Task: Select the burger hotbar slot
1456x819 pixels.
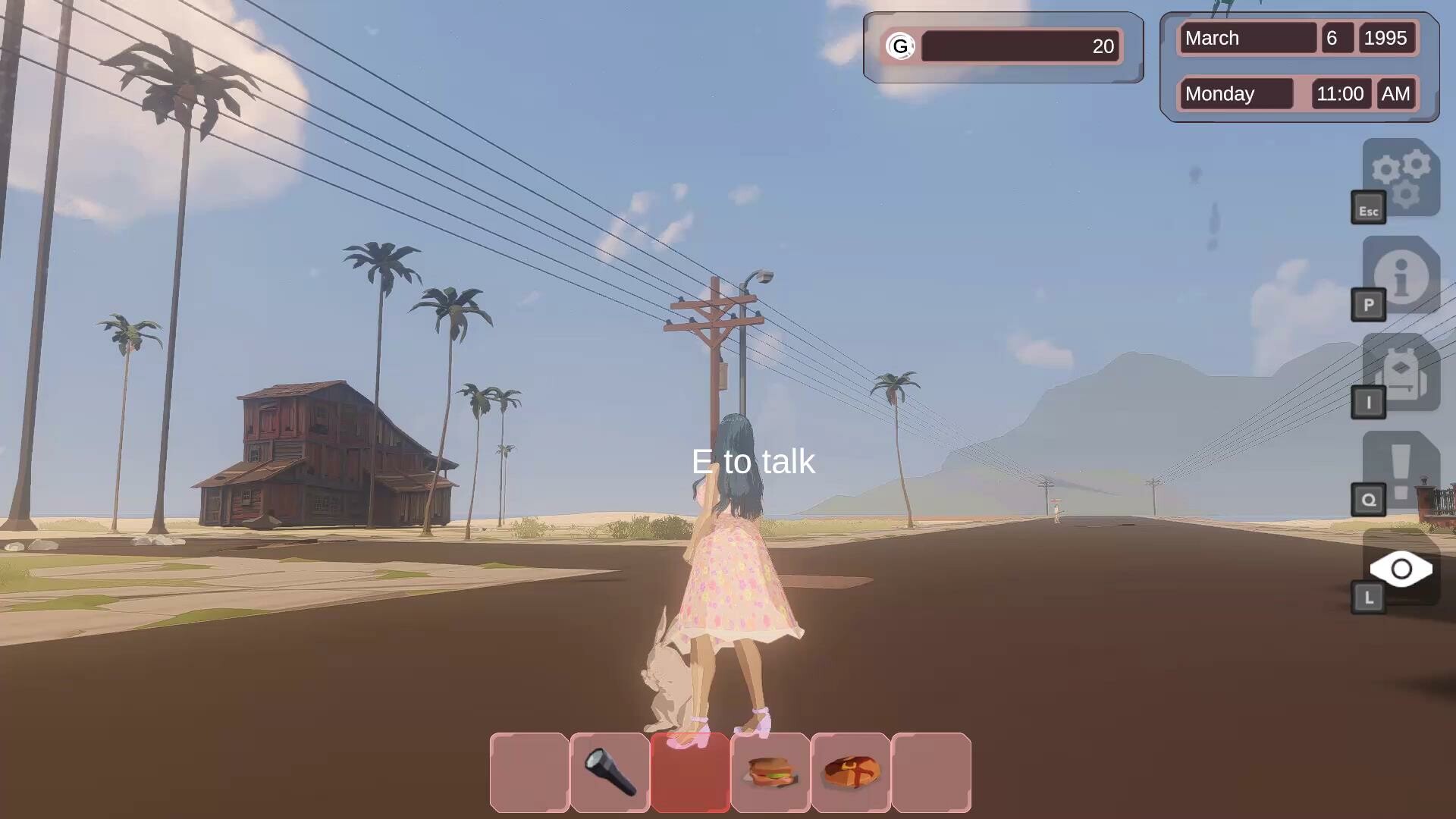Action: click(x=770, y=773)
